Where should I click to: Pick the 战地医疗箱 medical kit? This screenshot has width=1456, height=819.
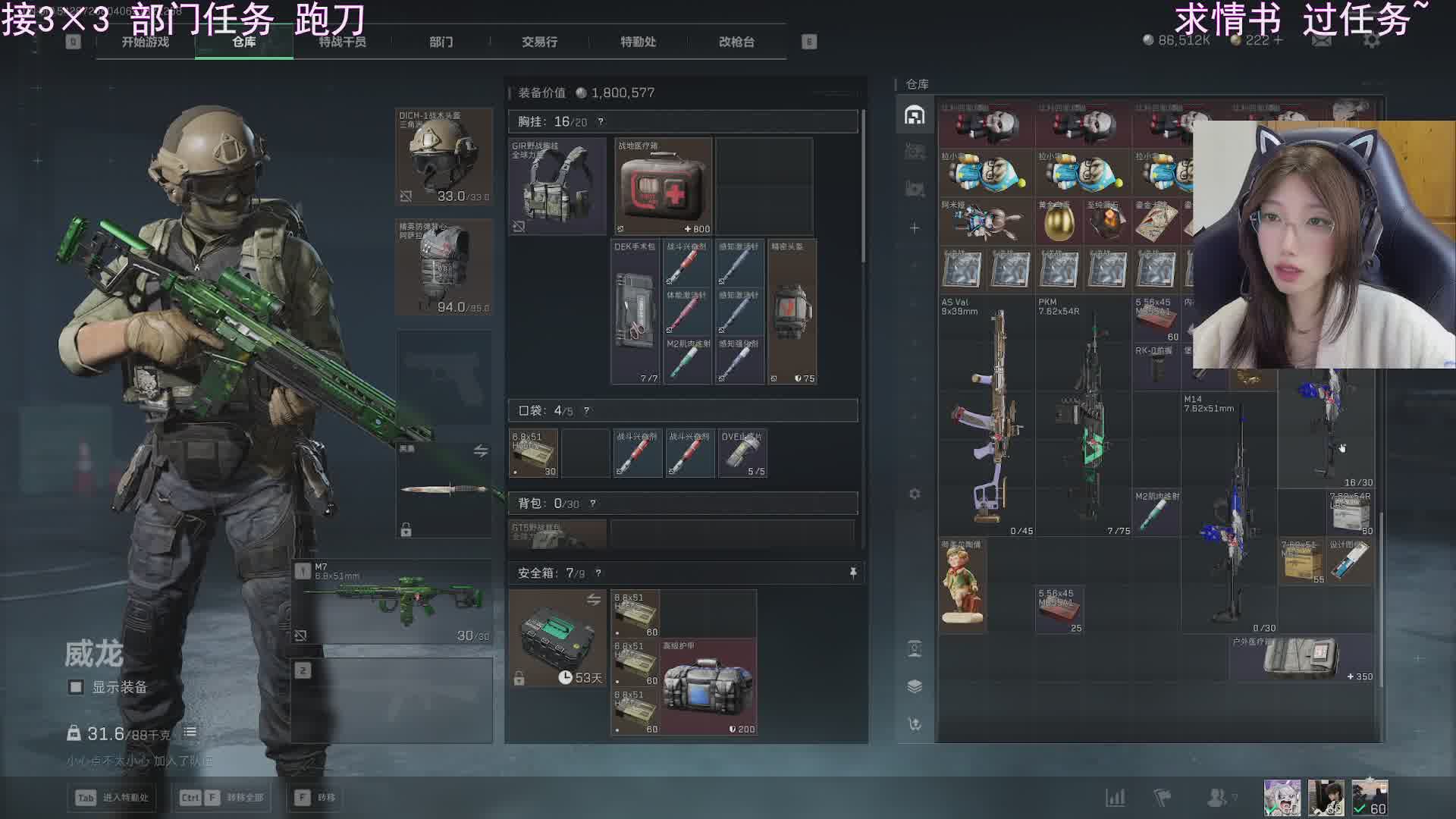[663, 187]
